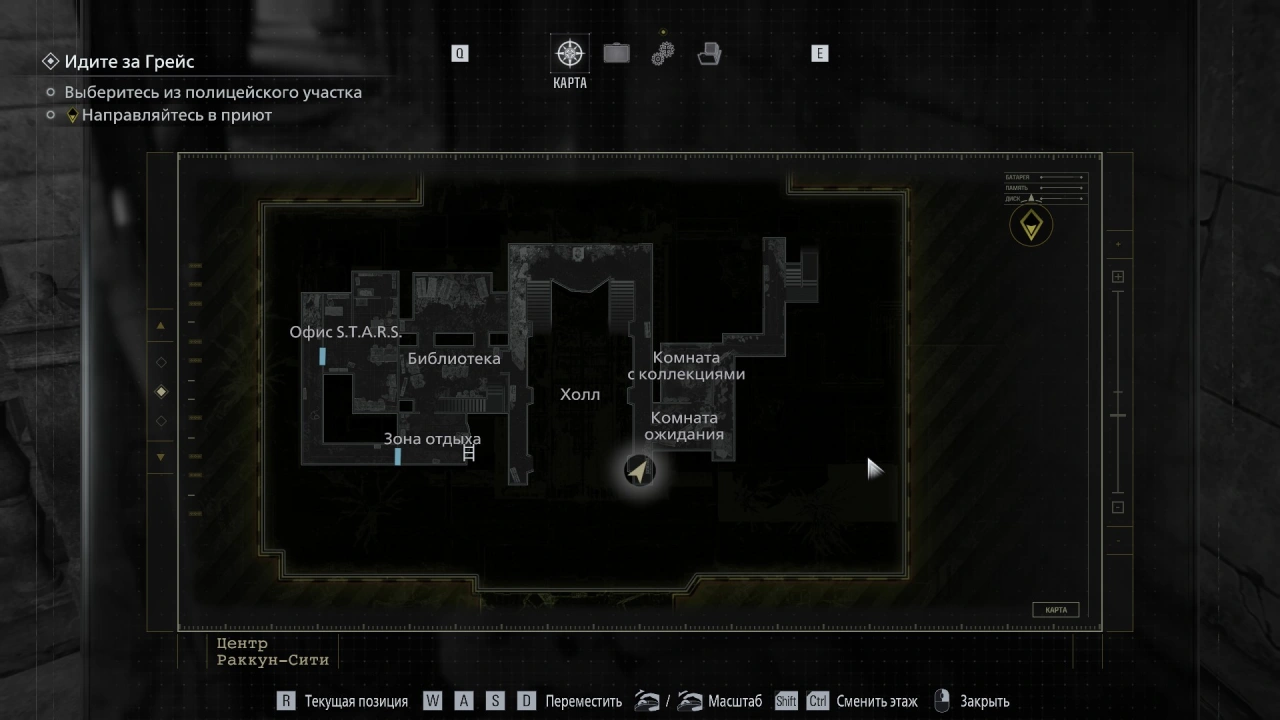This screenshot has width=1280, height=720.
Task: Click the Холл room on the map
Action: point(580,394)
